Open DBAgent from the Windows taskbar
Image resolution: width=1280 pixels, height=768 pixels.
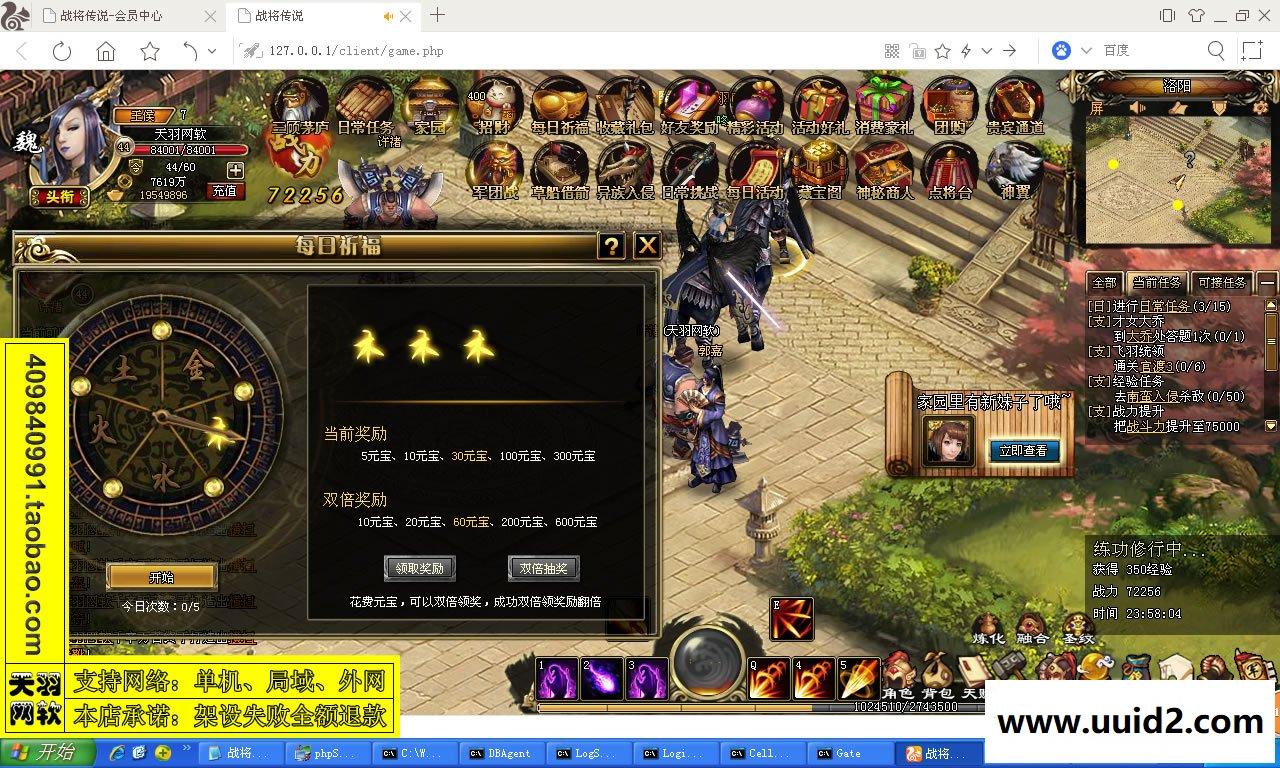tap(501, 753)
